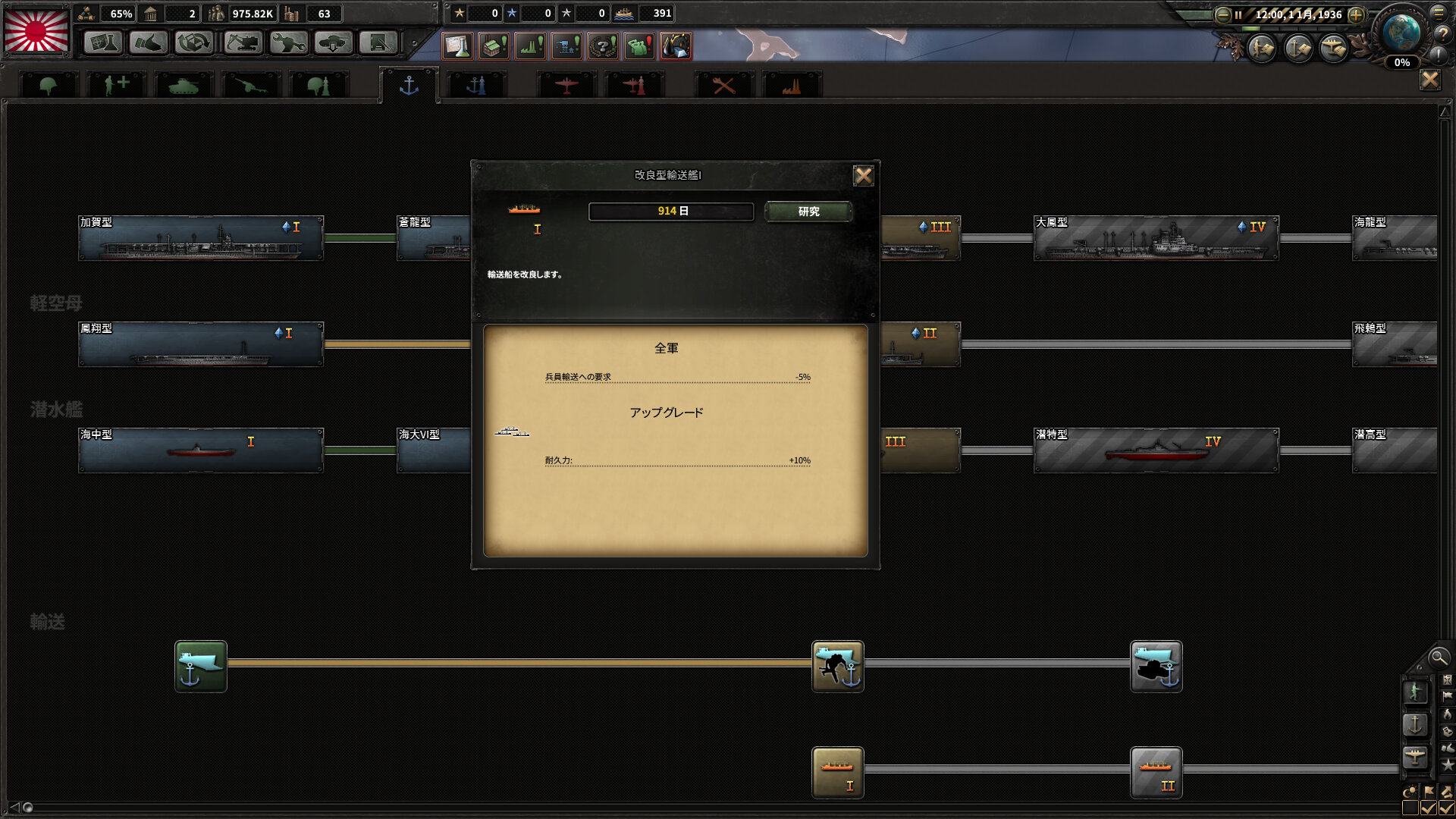Select the red airplane research tab
This screenshot has height=819, width=1456.
[566, 86]
